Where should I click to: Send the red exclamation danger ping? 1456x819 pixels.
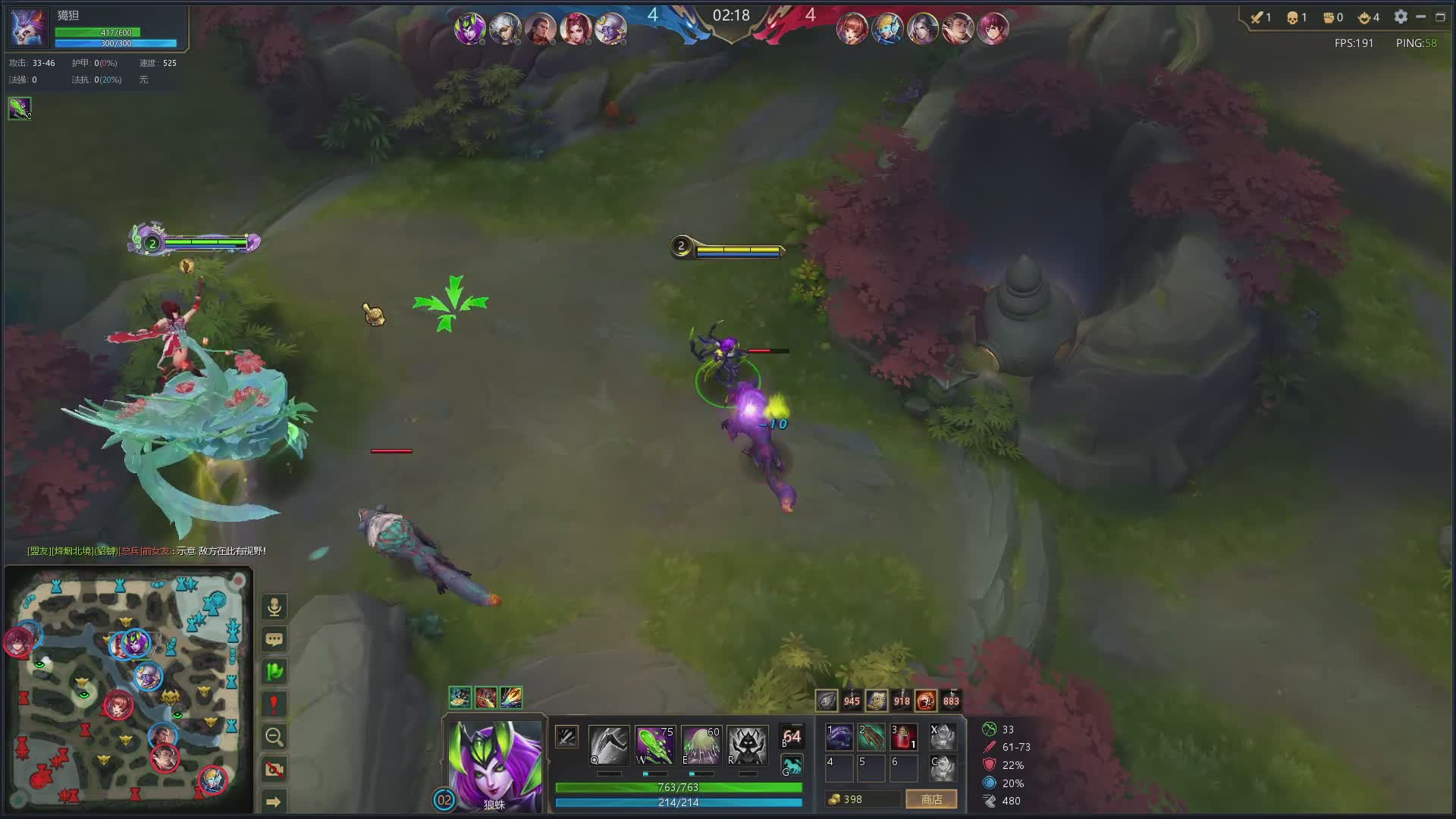click(275, 704)
